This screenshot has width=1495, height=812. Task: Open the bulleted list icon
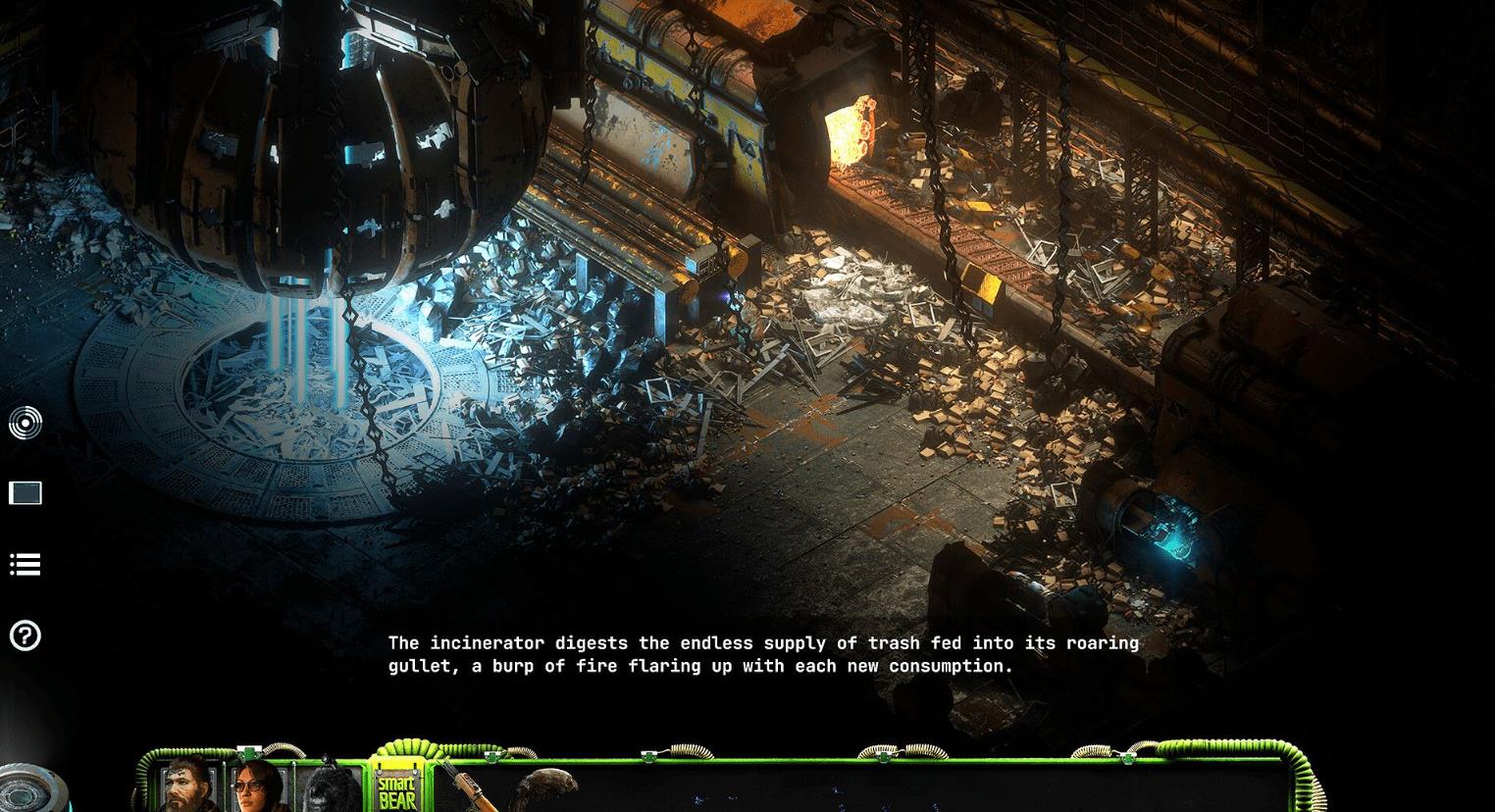[x=26, y=564]
